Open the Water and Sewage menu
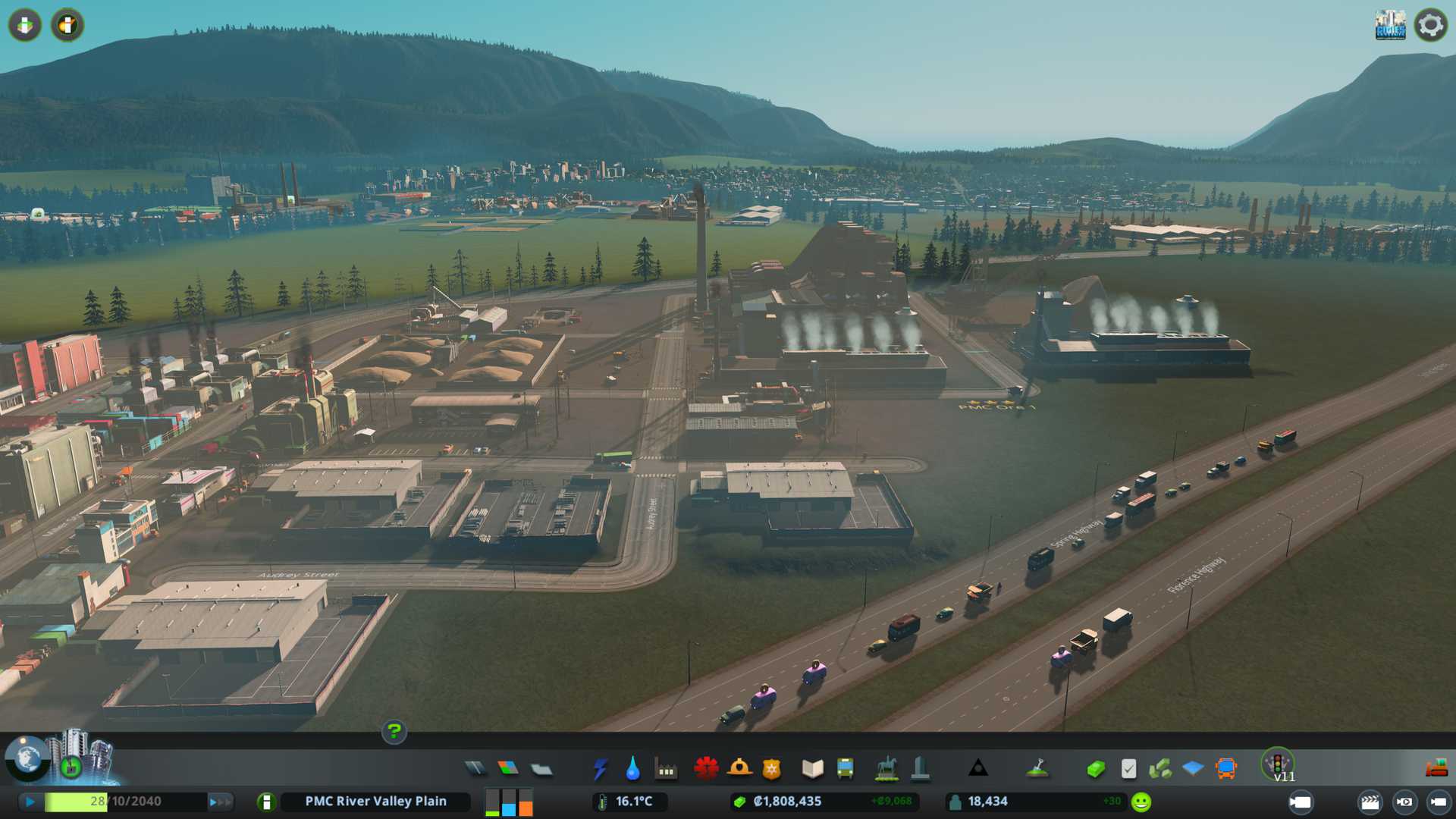Viewport: 1456px width, 819px height. (x=632, y=769)
